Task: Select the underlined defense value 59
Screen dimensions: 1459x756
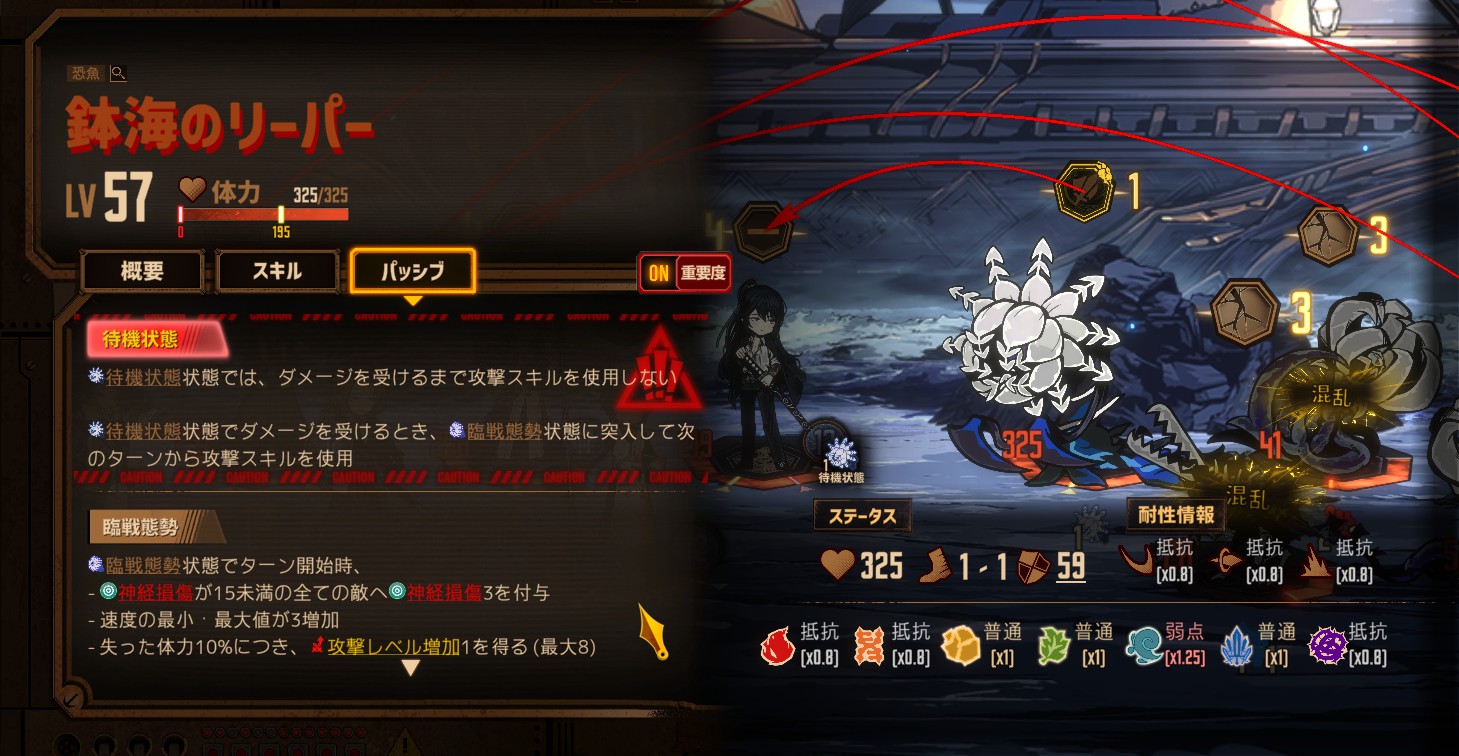Action: 1070,566
